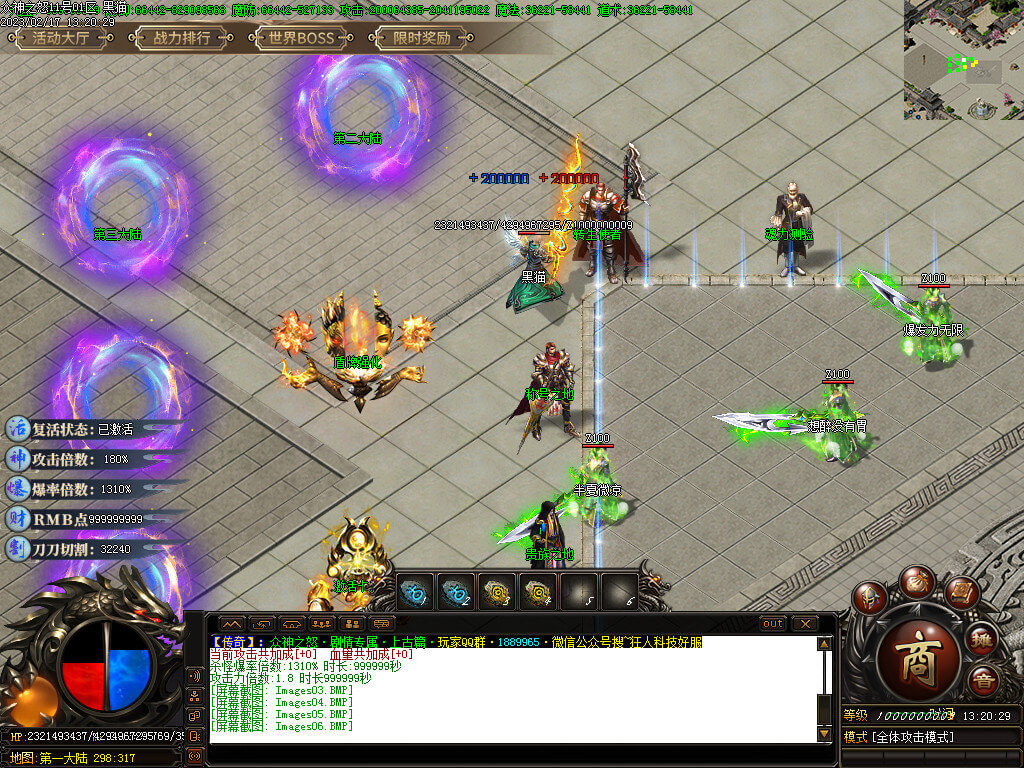Open the 活动大厅 activity hall menu
This screenshot has height=768, width=1024.
tap(61, 39)
